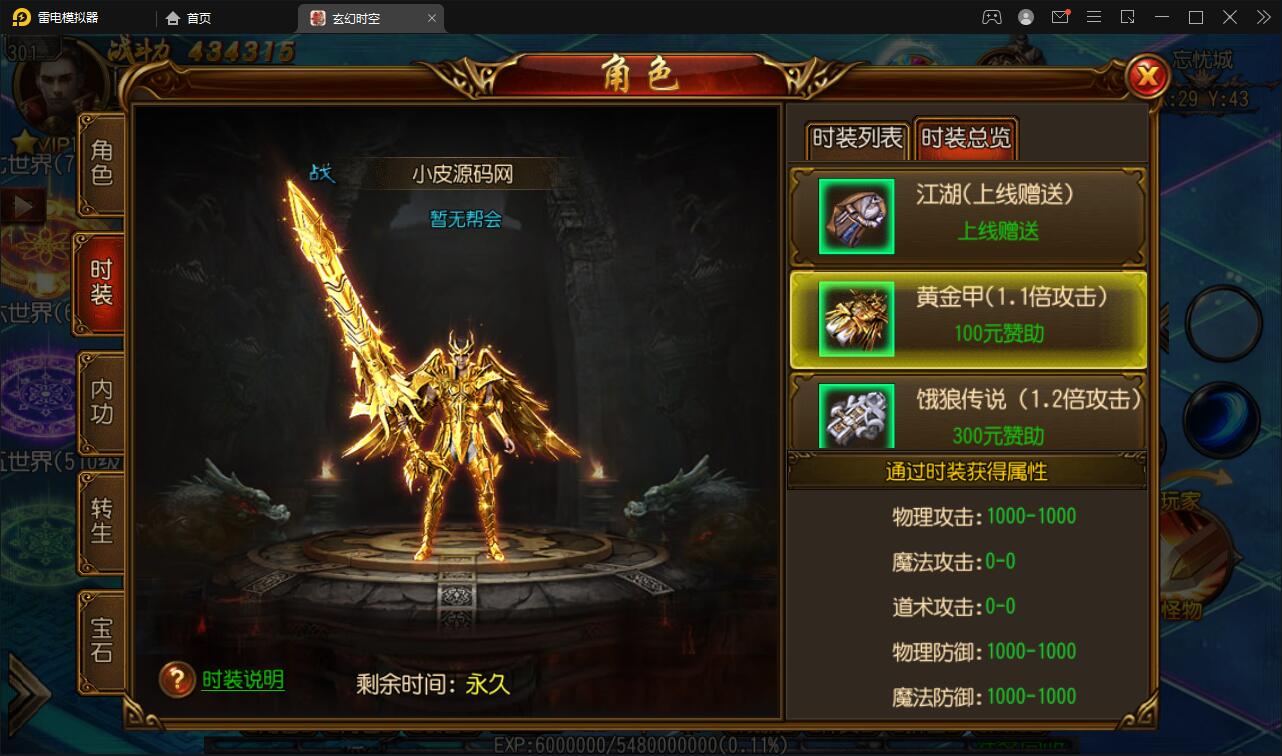Toggle the 玩家 display on the minimap
The image size is (1282, 756).
[1180, 500]
